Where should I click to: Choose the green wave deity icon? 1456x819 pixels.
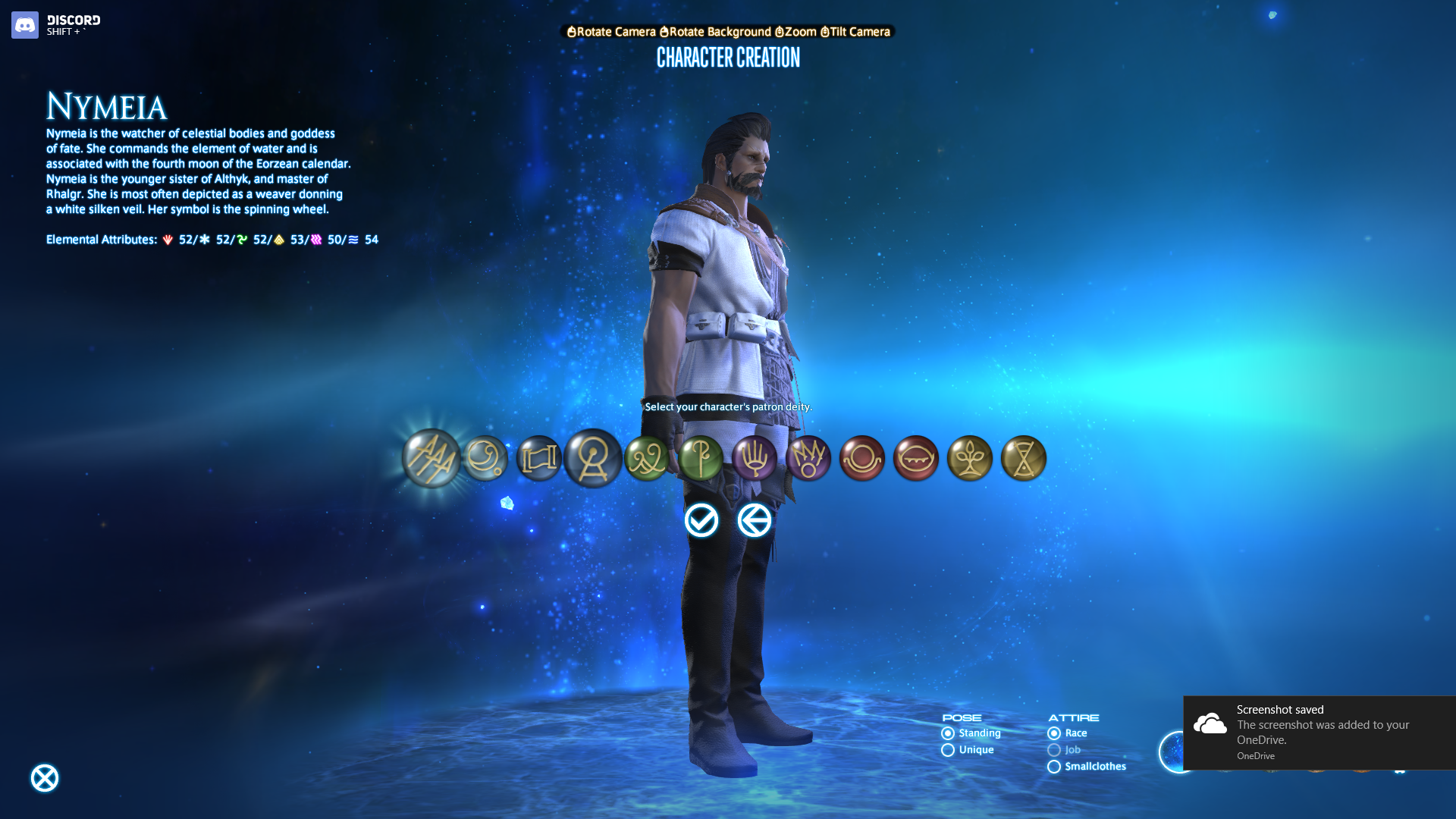[647, 458]
